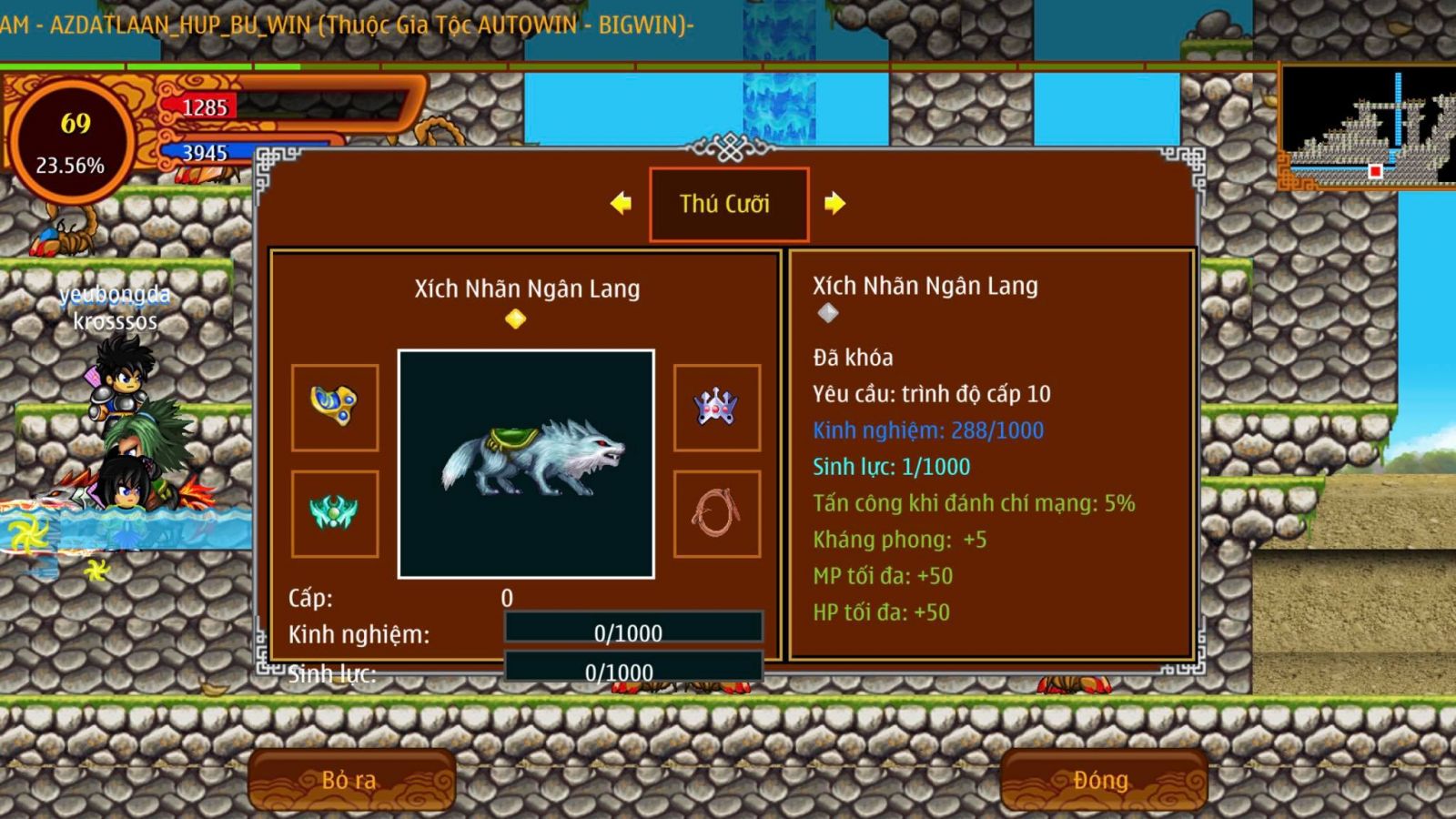Click the Bỏ ra button
Screen dimensions: 1456x819
tap(350, 780)
